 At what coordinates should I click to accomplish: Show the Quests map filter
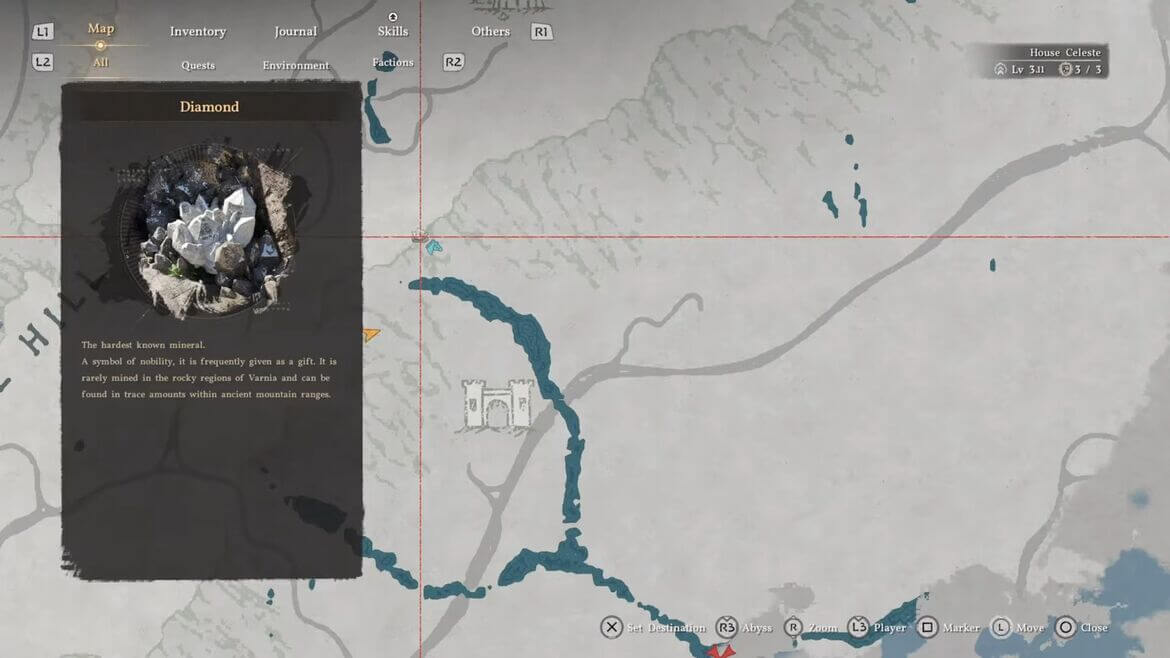click(198, 66)
